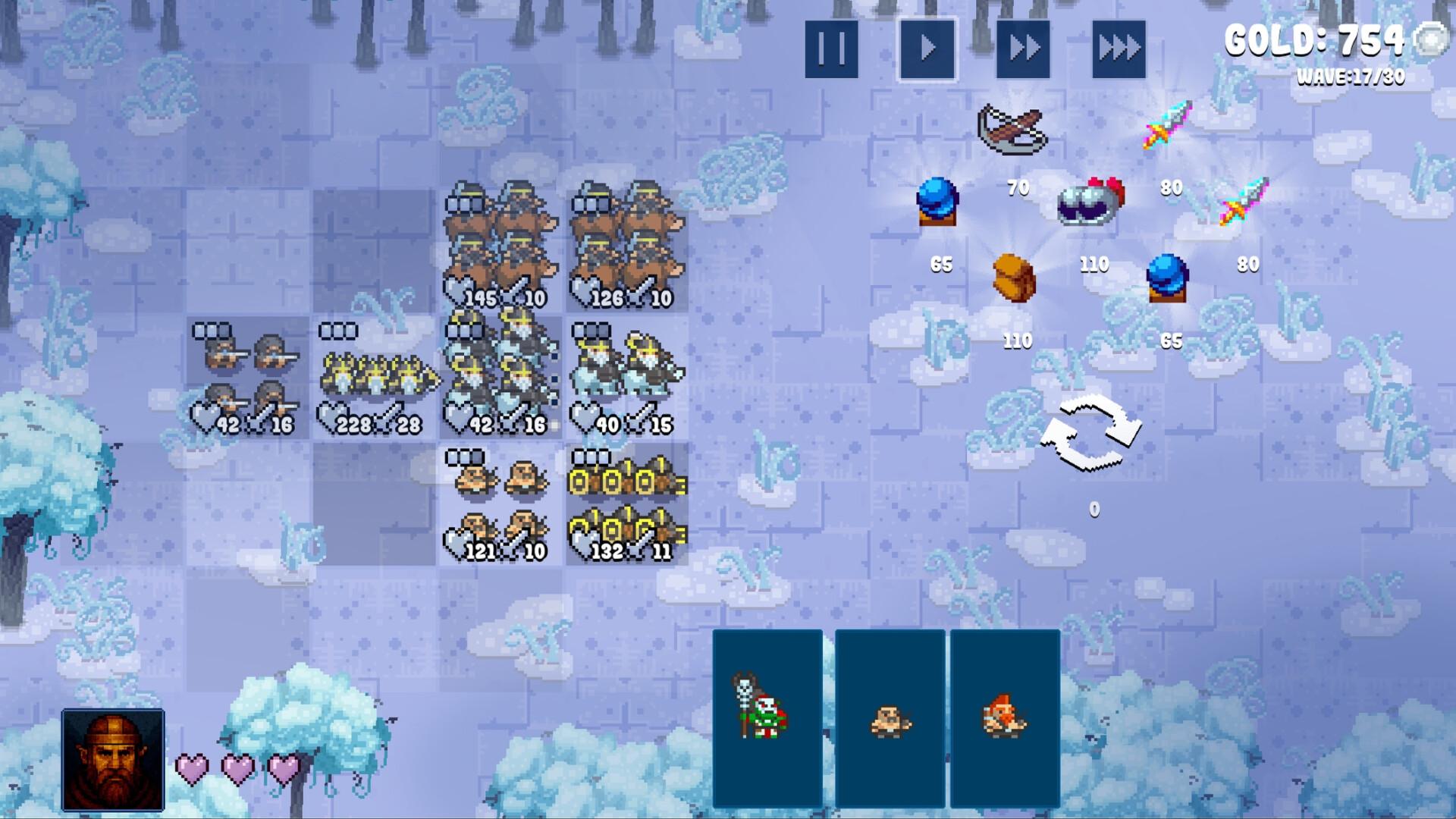Pick the bald dwarf unit card

[x=890, y=717]
